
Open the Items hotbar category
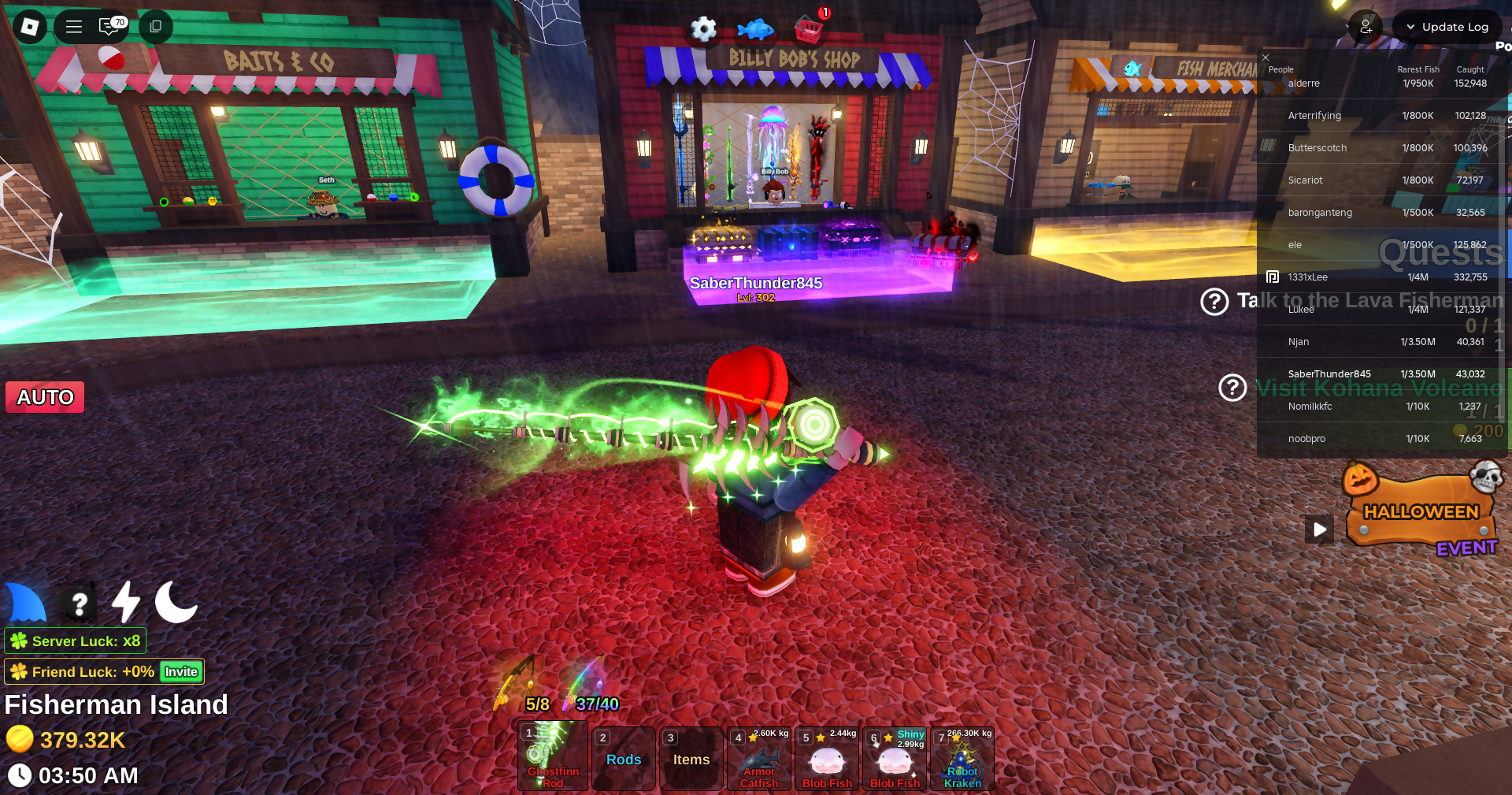click(691, 759)
